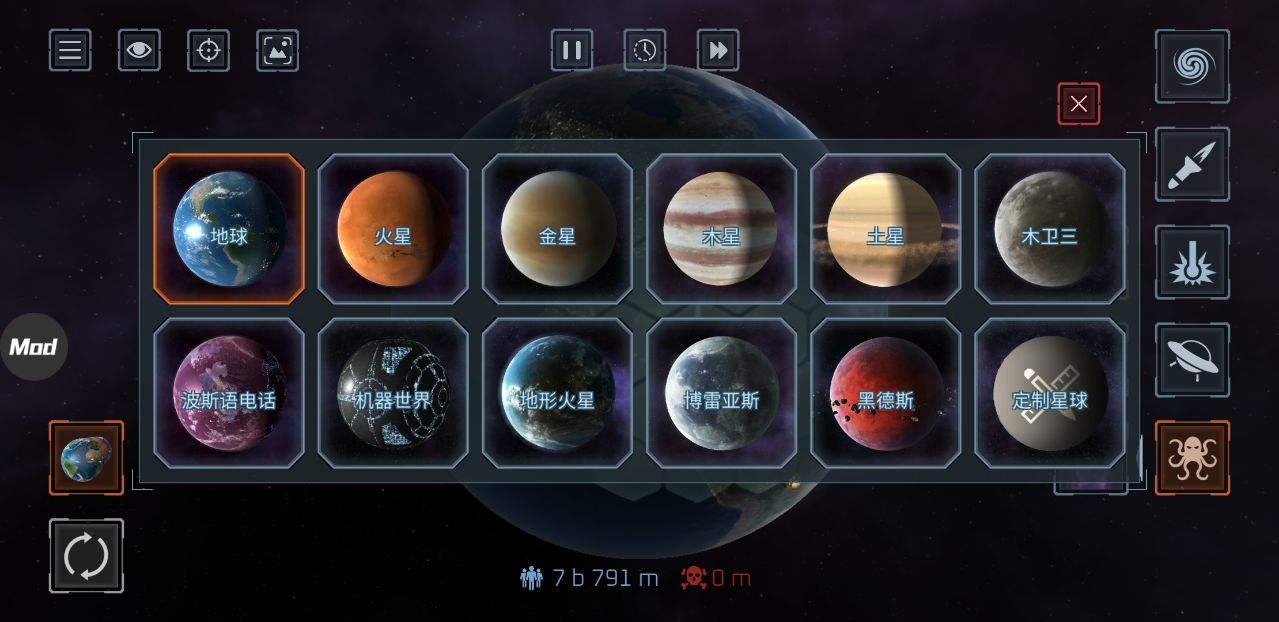Open the hamburger menu
This screenshot has height=622, width=1279.
70,50
